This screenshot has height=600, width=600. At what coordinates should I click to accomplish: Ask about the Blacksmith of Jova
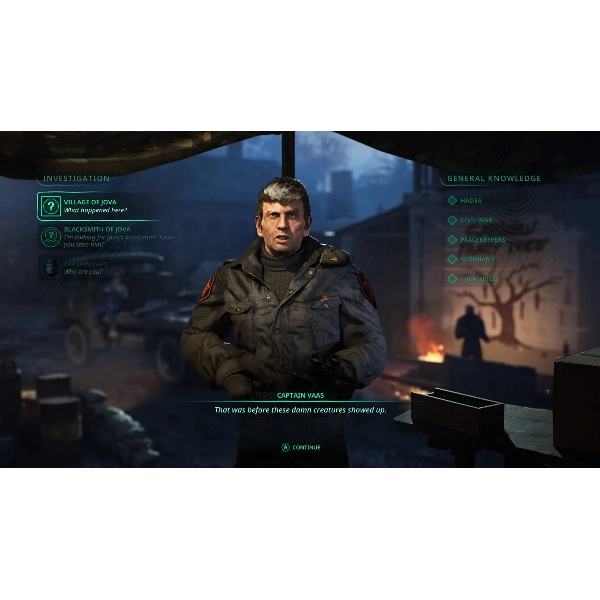click(x=100, y=236)
